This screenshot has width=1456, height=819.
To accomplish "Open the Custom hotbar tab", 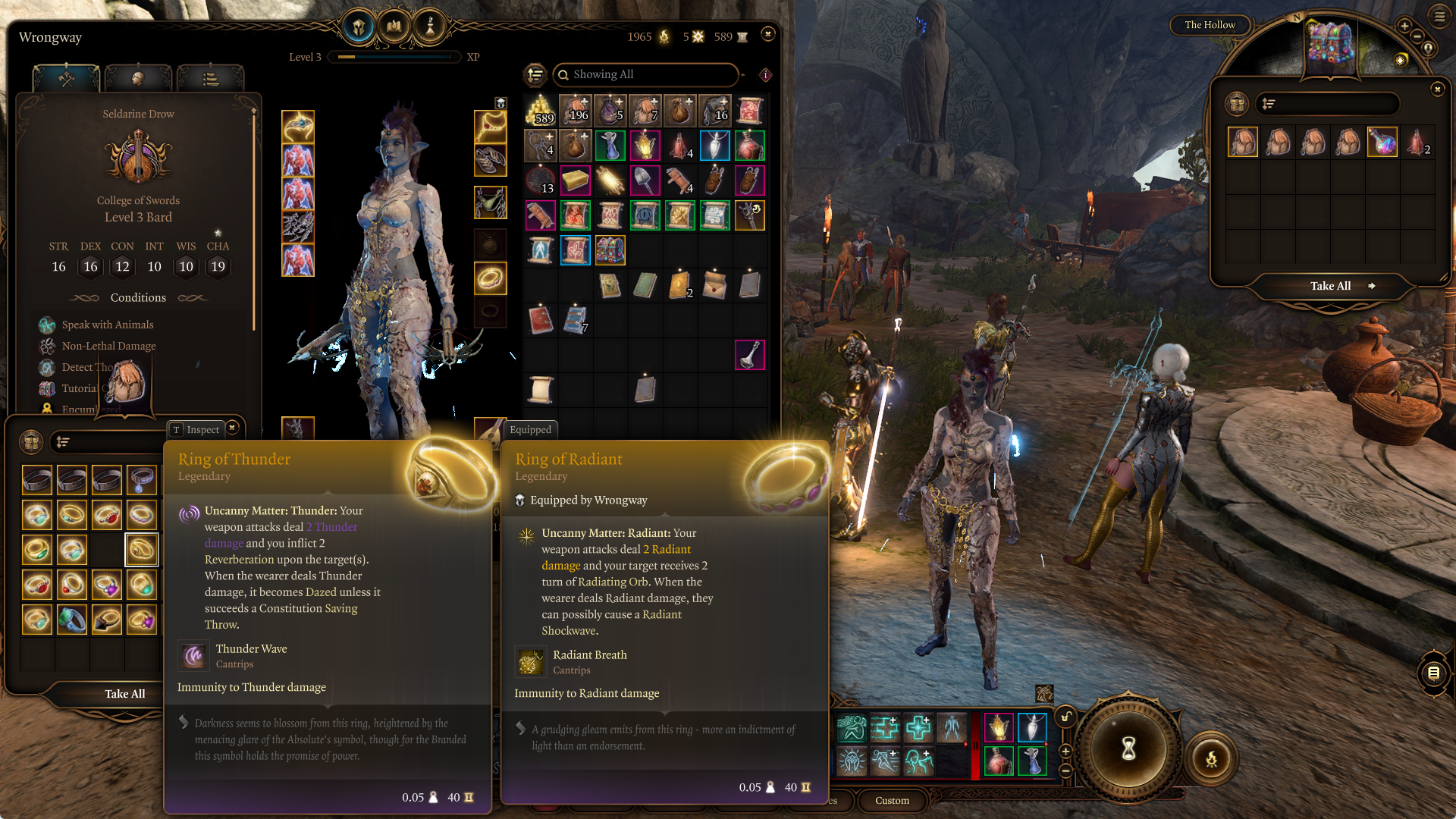I will tap(892, 800).
